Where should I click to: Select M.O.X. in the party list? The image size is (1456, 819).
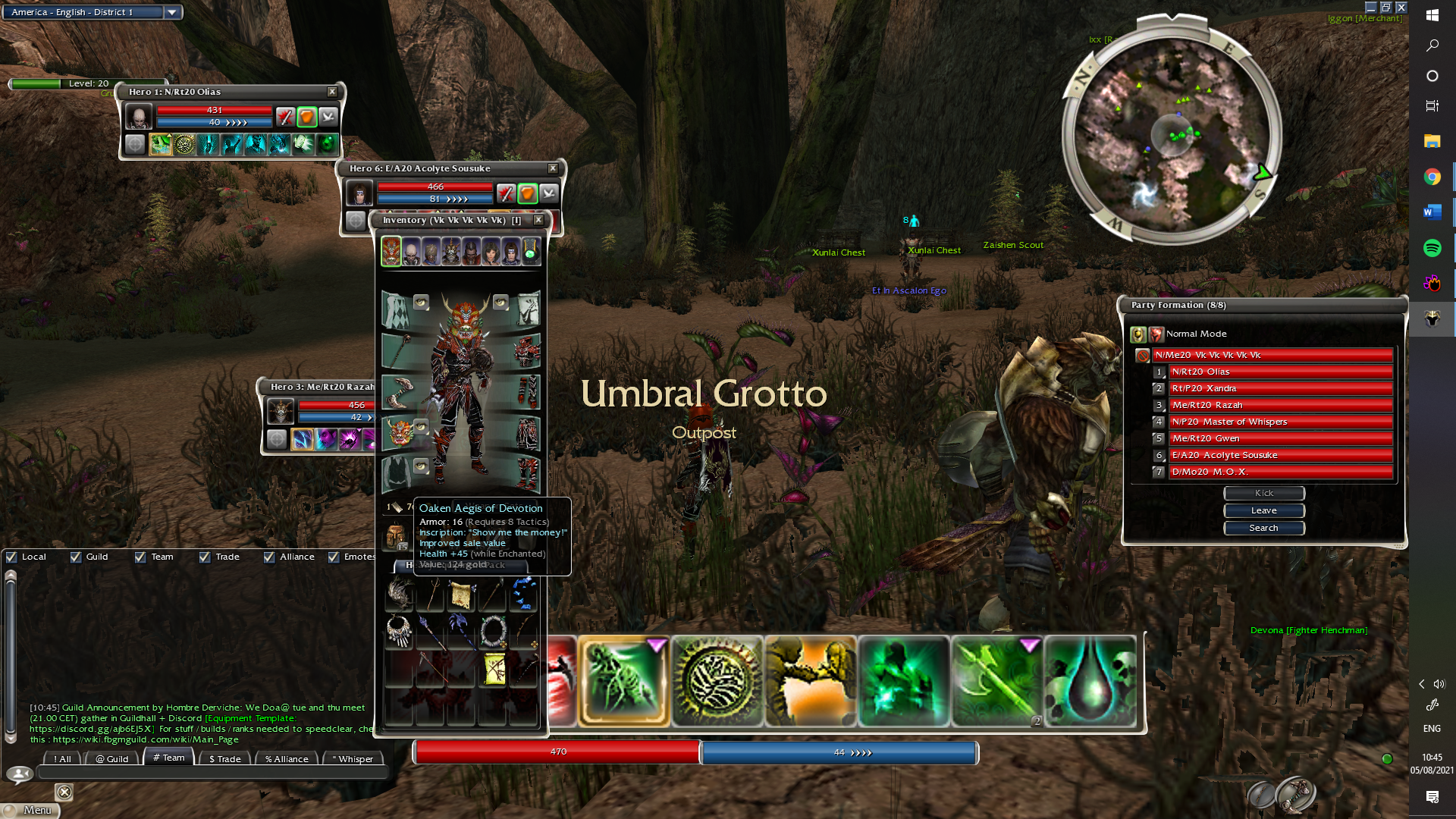[x=1280, y=472]
